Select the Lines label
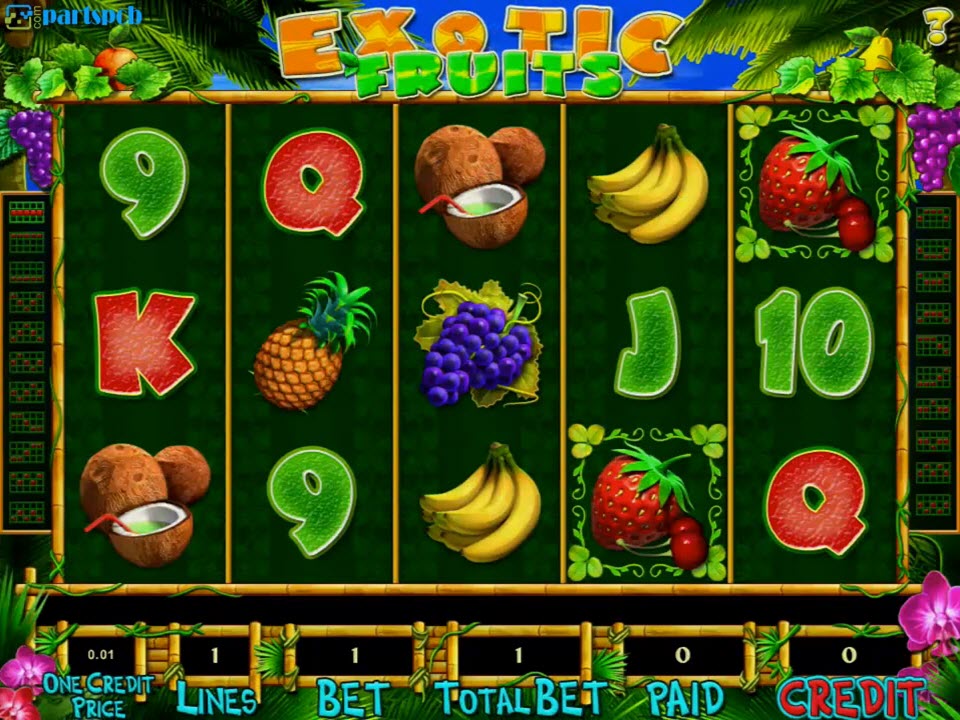The image size is (960, 720). click(x=216, y=696)
